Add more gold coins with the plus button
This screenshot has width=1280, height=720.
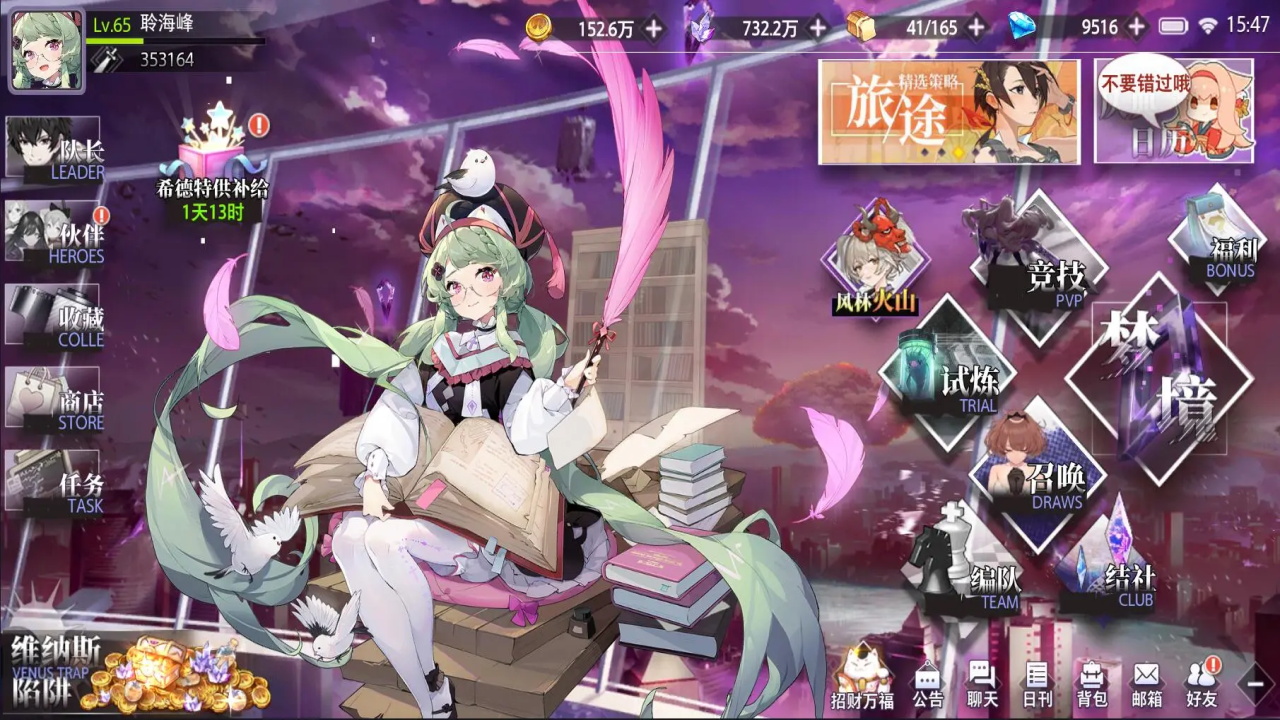coord(653,28)
